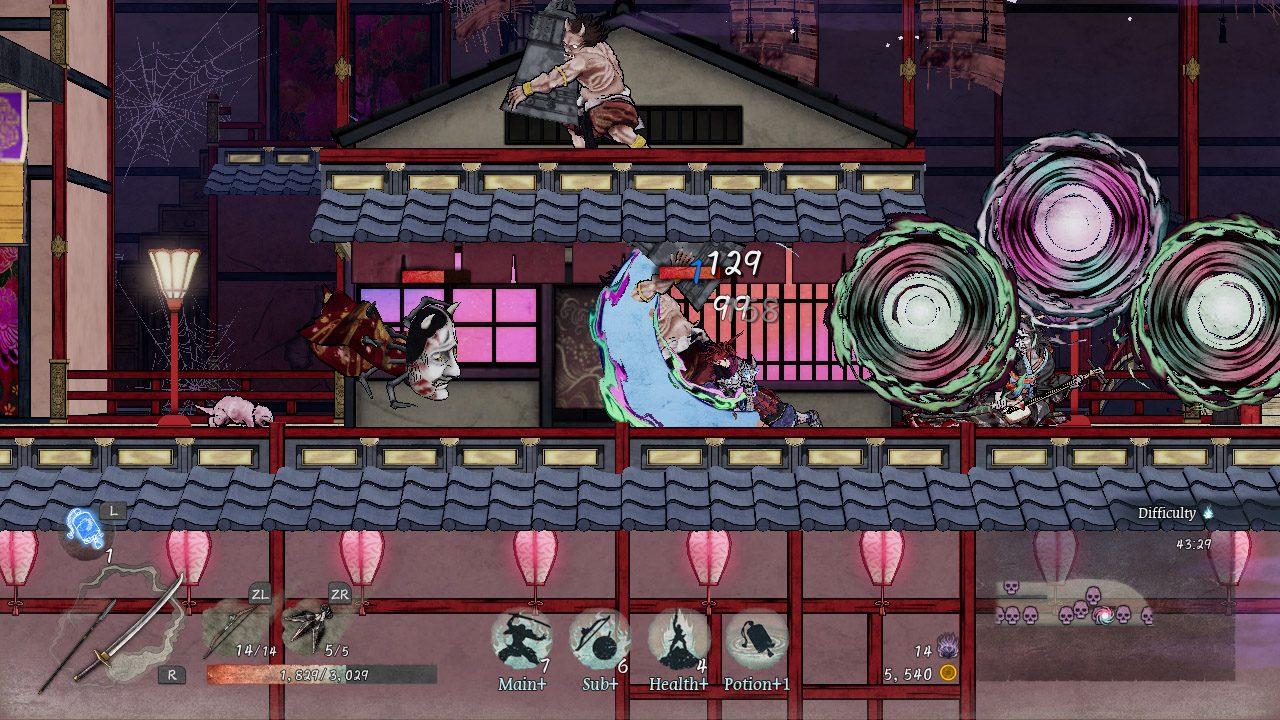
Task: Click the R button prompt badge
Action: pyautogui.click(x=173, y=675)
